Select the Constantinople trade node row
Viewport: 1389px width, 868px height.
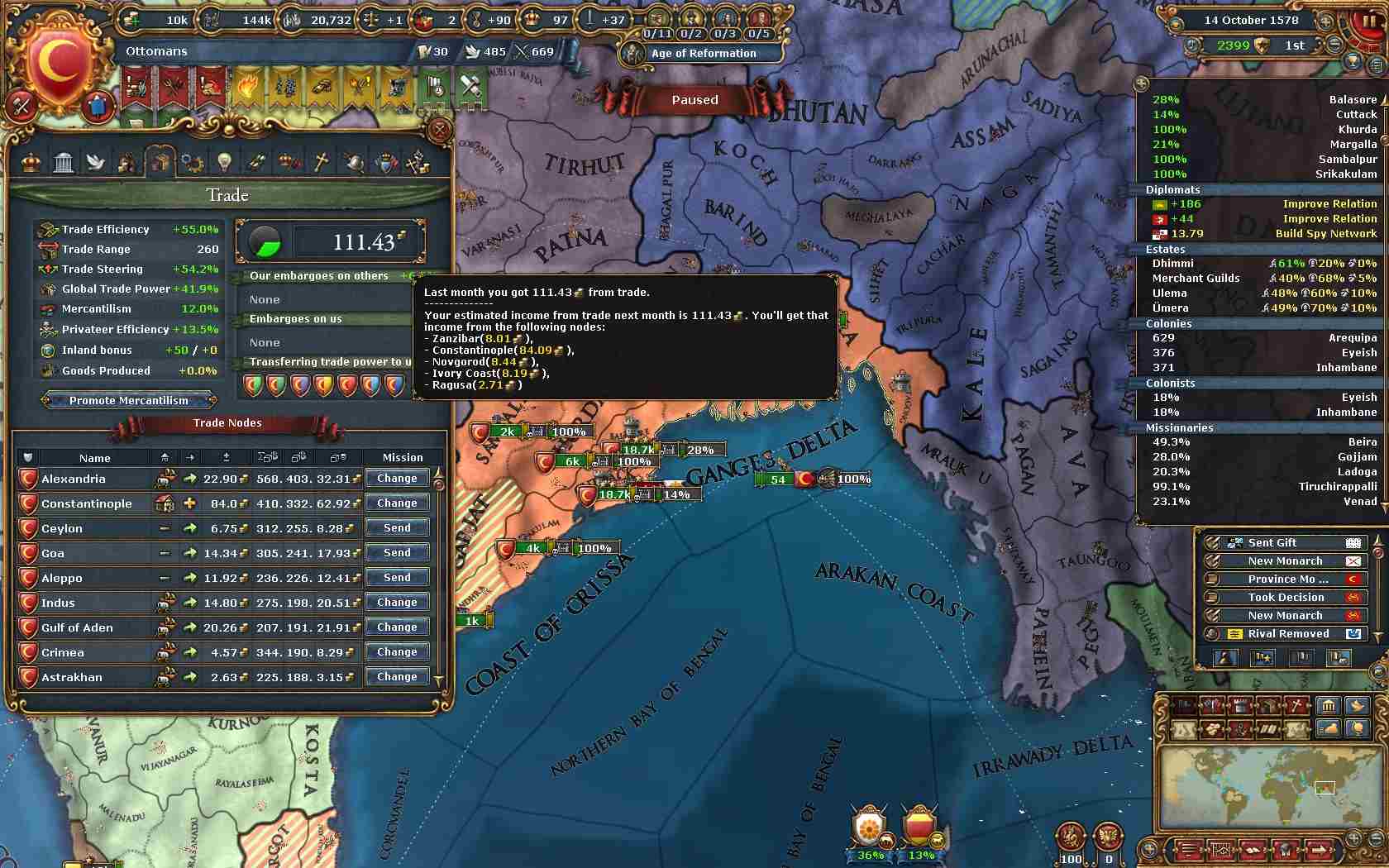[87, 503]
